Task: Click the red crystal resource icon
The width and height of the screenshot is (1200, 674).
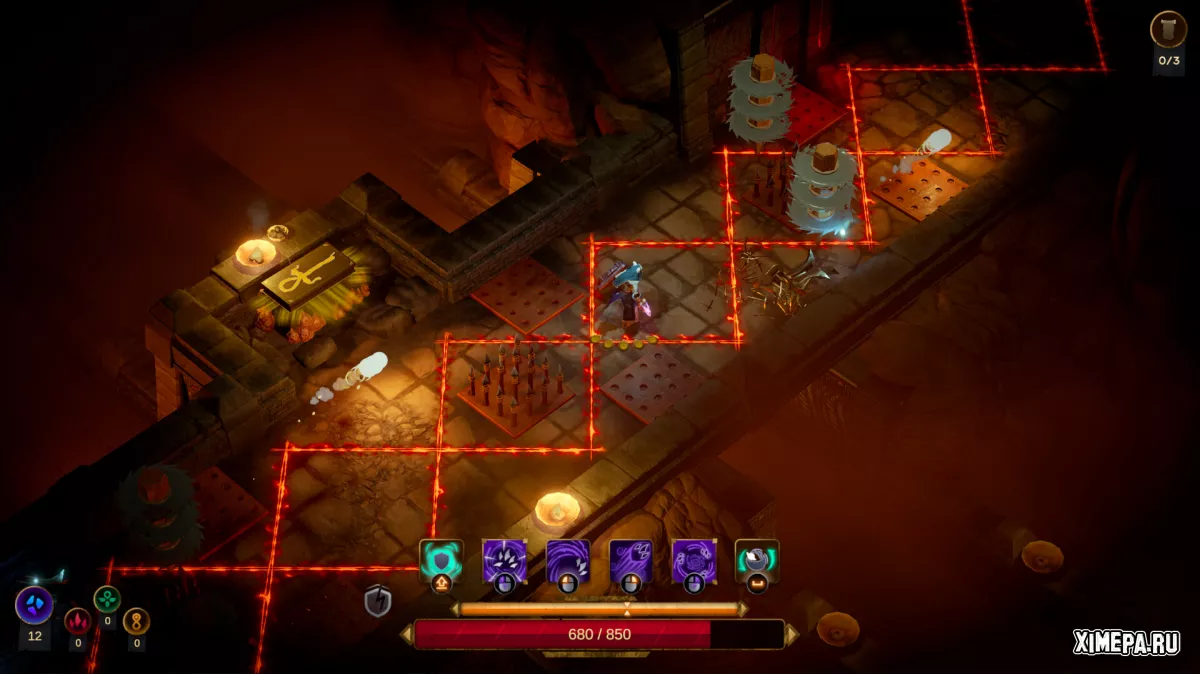Action: pyautogui.click(x=77, y=620)
